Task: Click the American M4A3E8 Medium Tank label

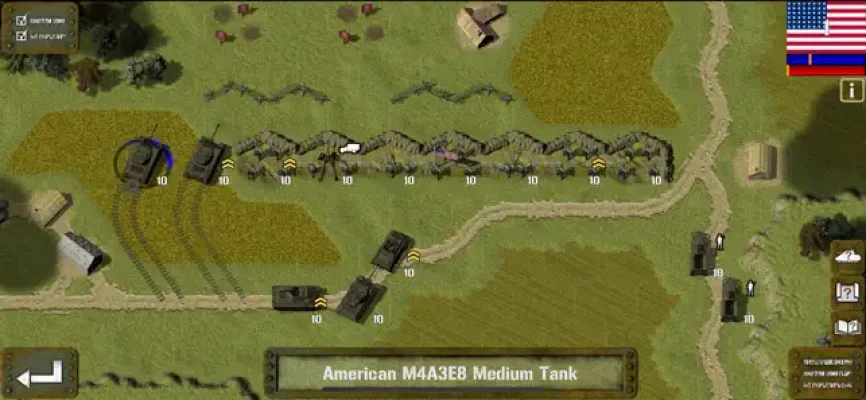Action: pyautogui.click(x=450, y=374)
